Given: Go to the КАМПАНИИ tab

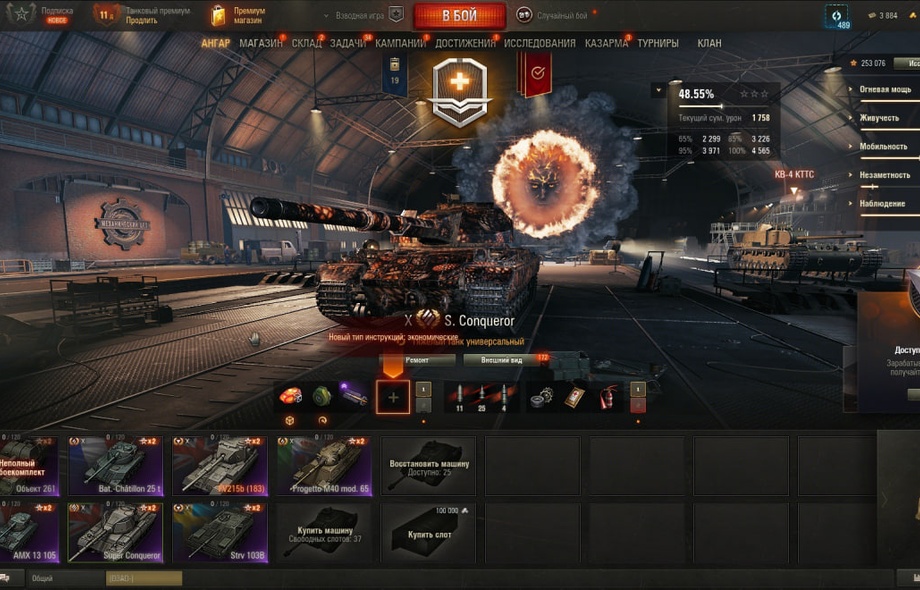Looking at the screenshot, I should (x=401, y=43).
